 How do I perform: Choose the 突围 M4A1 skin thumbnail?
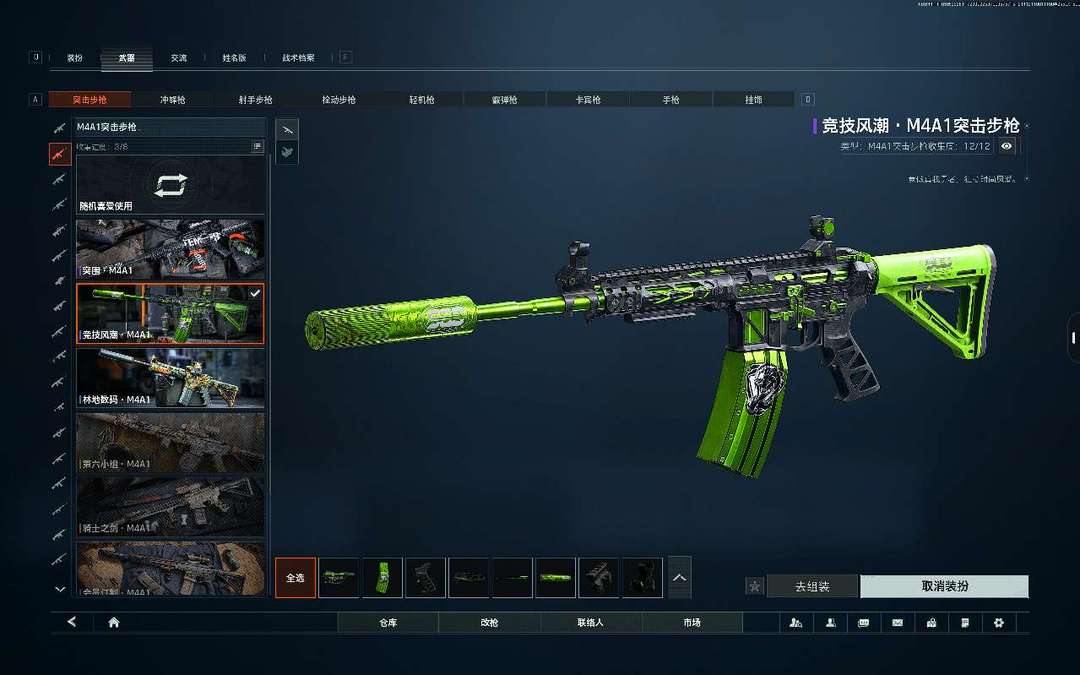171,249
